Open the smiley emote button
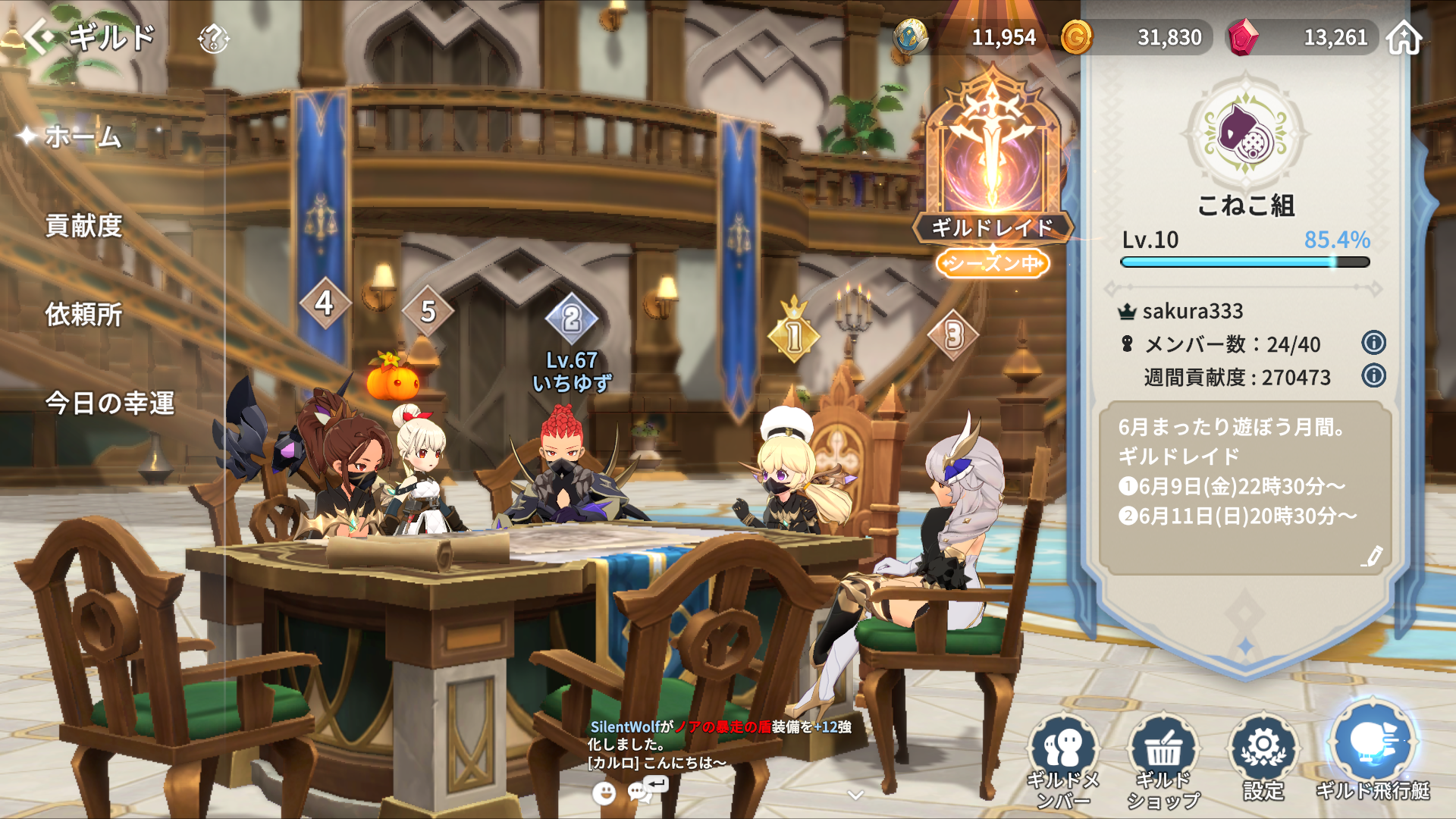Viewport: 1456px width, 819px height. pos(604,793)
